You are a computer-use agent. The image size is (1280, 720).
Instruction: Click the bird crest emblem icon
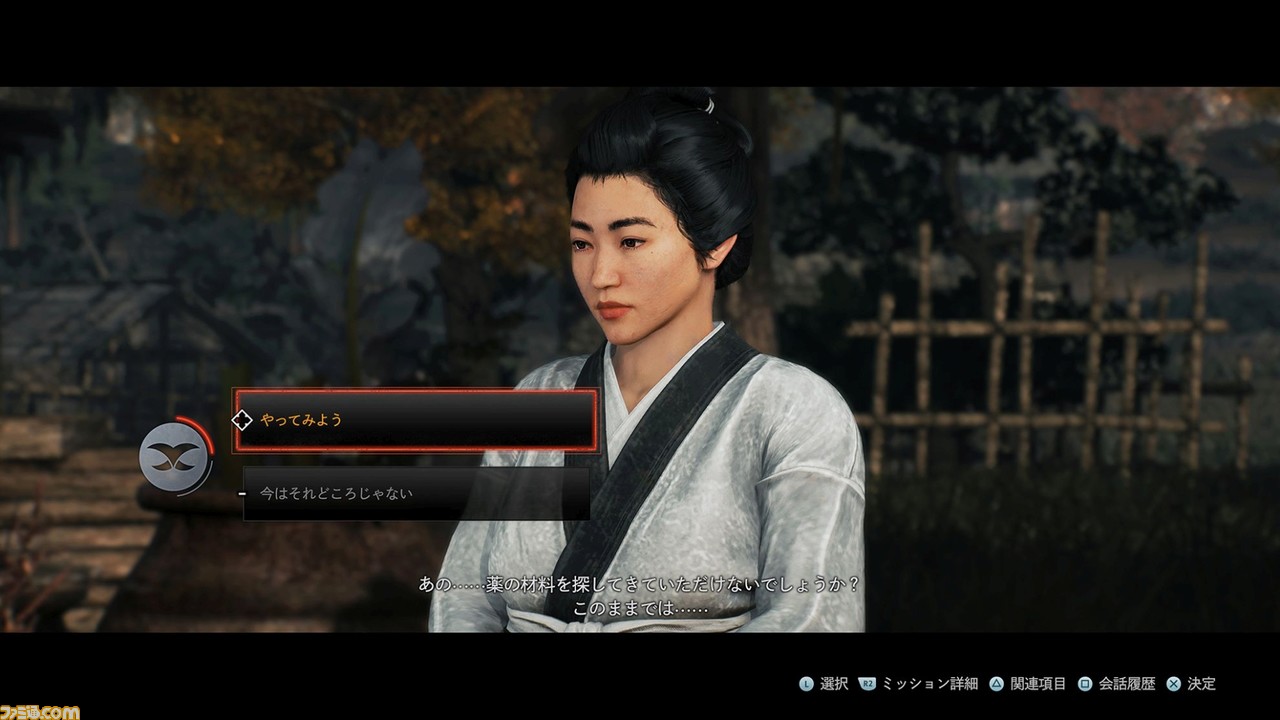(175, 458)
